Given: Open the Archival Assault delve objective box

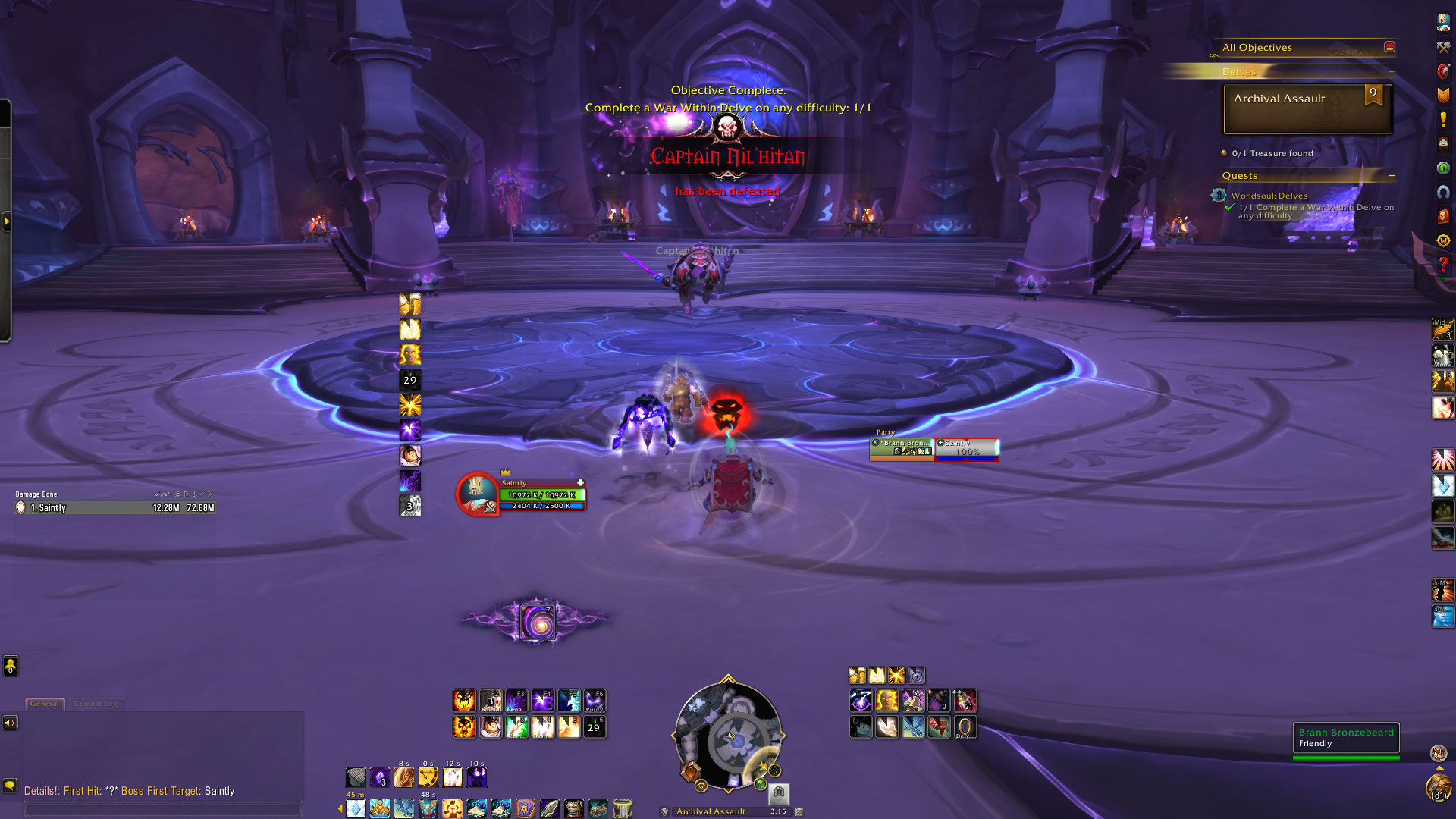Looking at the screenshot, I should [x=1307, y=109].
